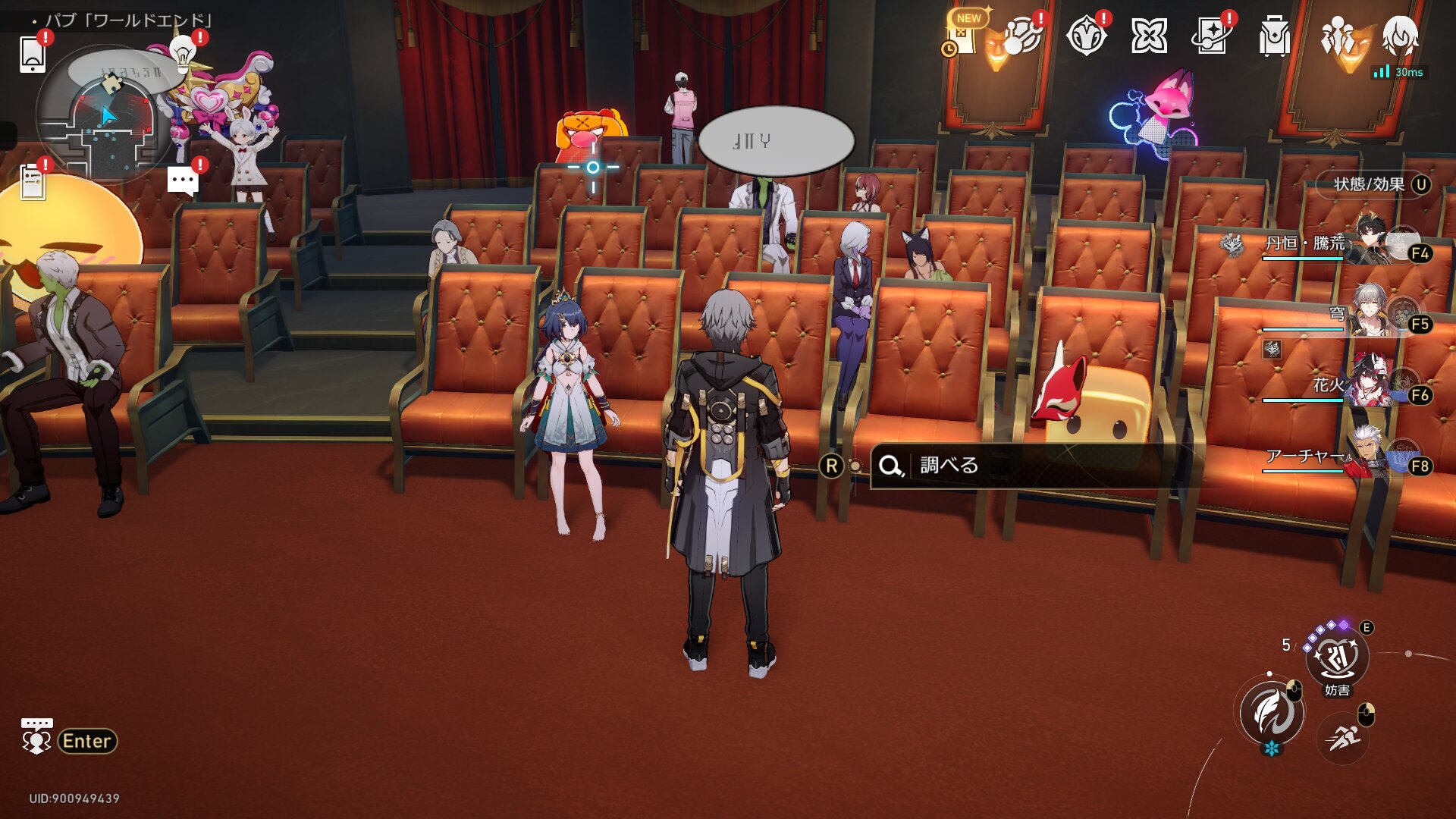The width and height of the screenshot is (1456, 819).
Task: Open the character head icon
Action: 1400,36
